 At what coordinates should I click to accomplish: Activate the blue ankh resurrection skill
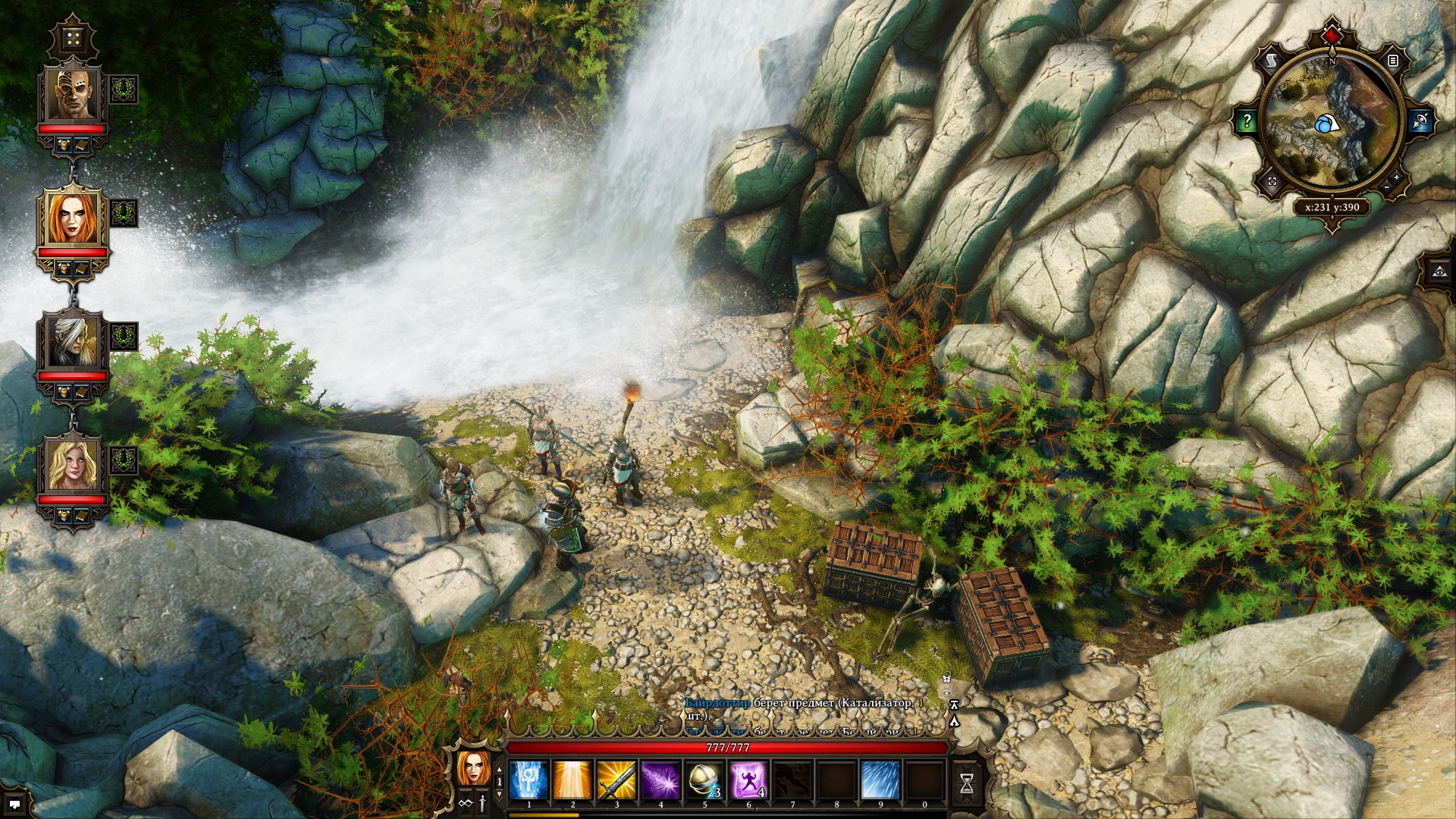pos(529,780)
